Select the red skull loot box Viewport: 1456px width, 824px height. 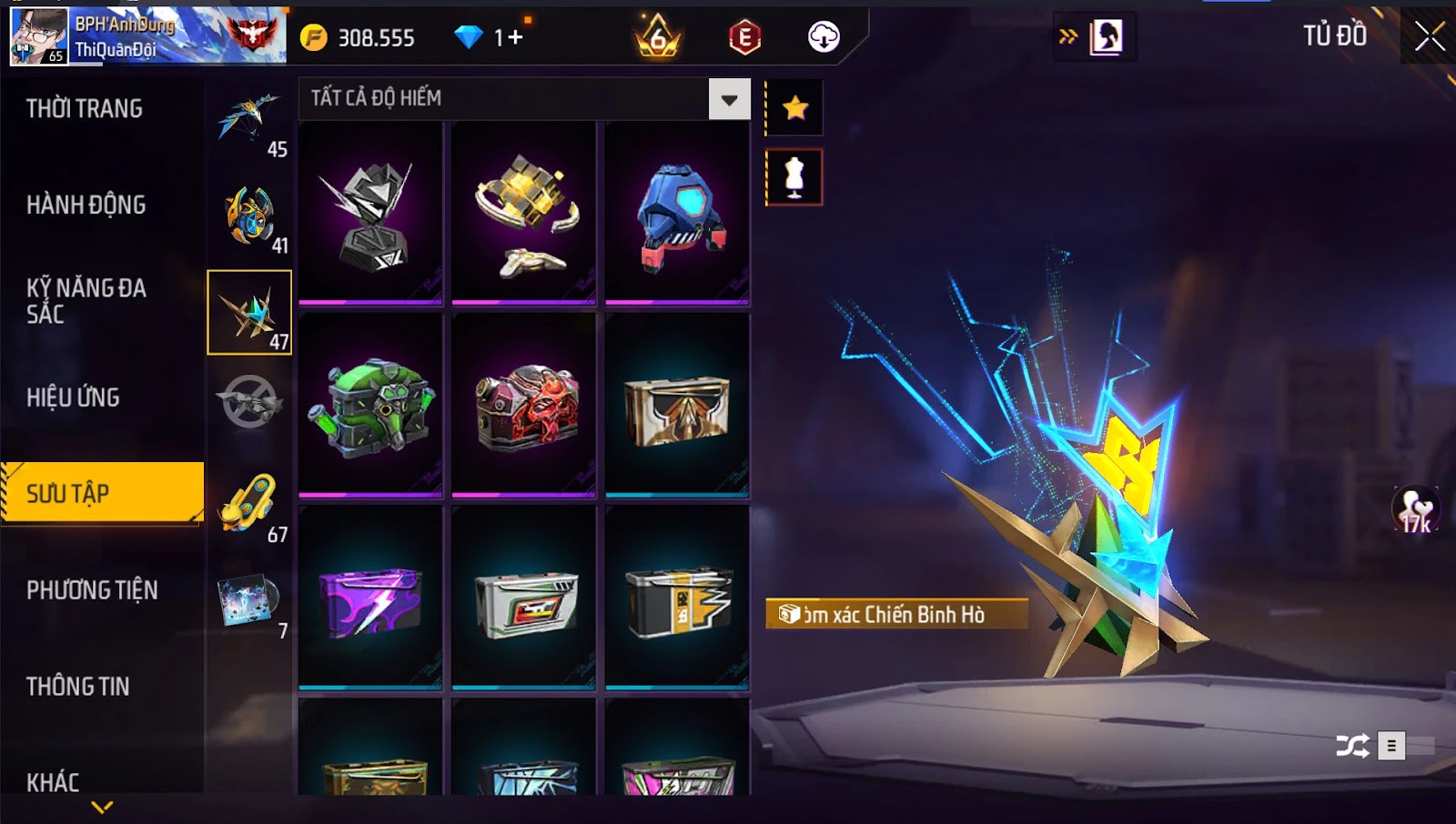pos(524,407)
